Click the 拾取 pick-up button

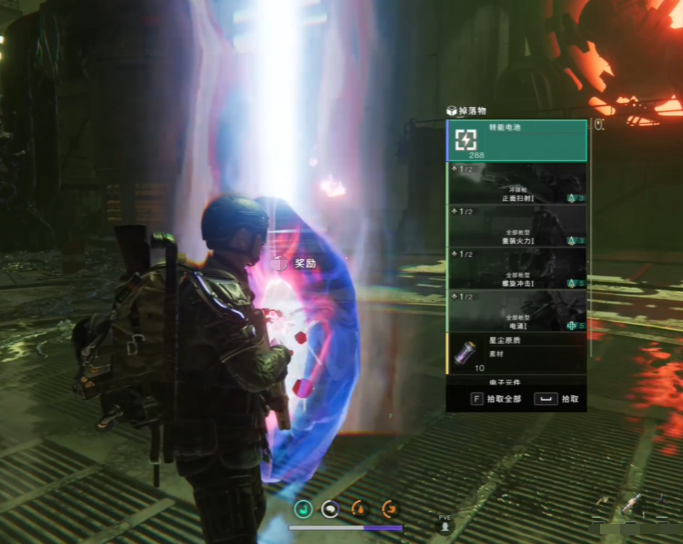pos(560,398)
